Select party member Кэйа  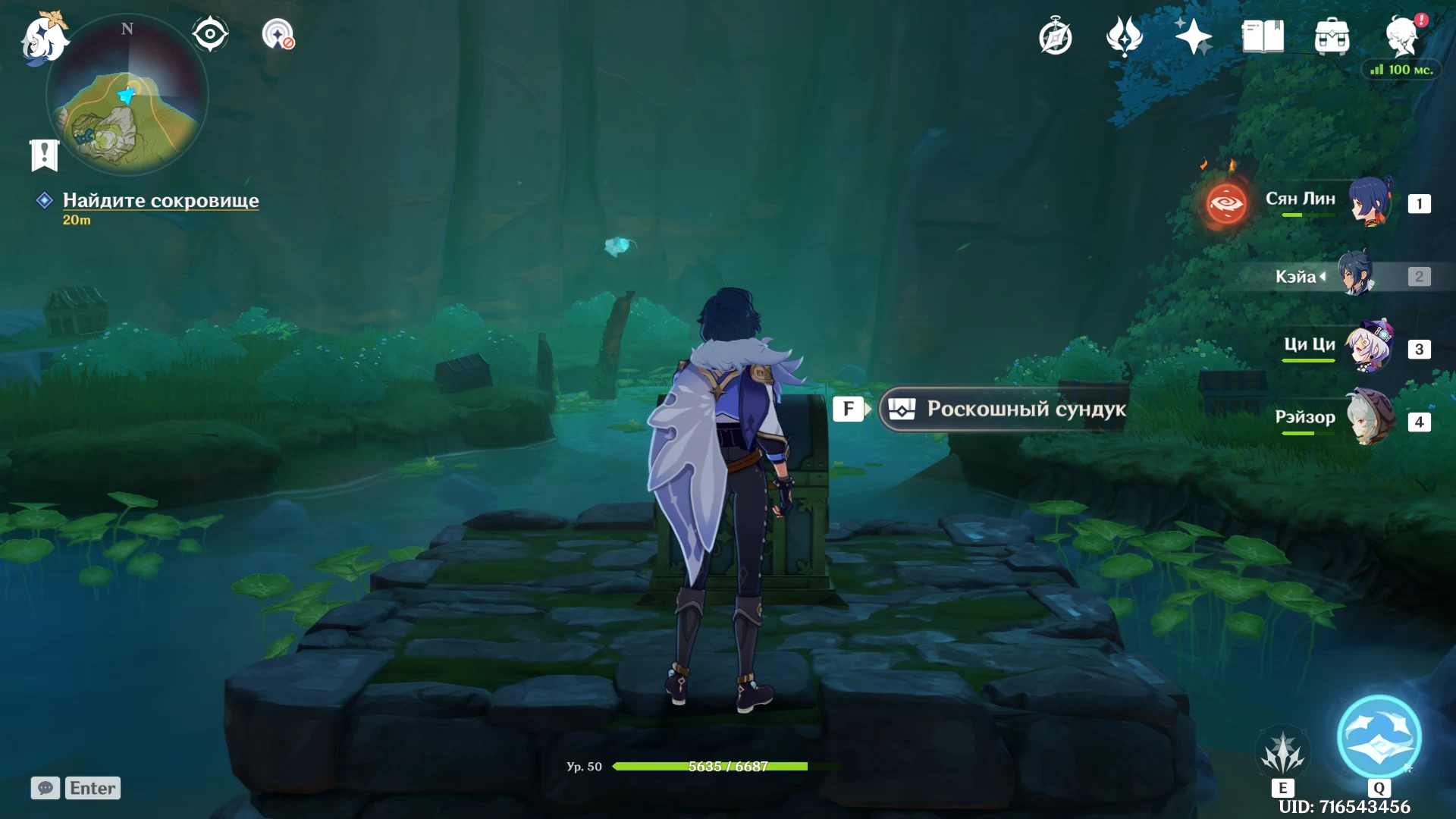pos(1354,275)
